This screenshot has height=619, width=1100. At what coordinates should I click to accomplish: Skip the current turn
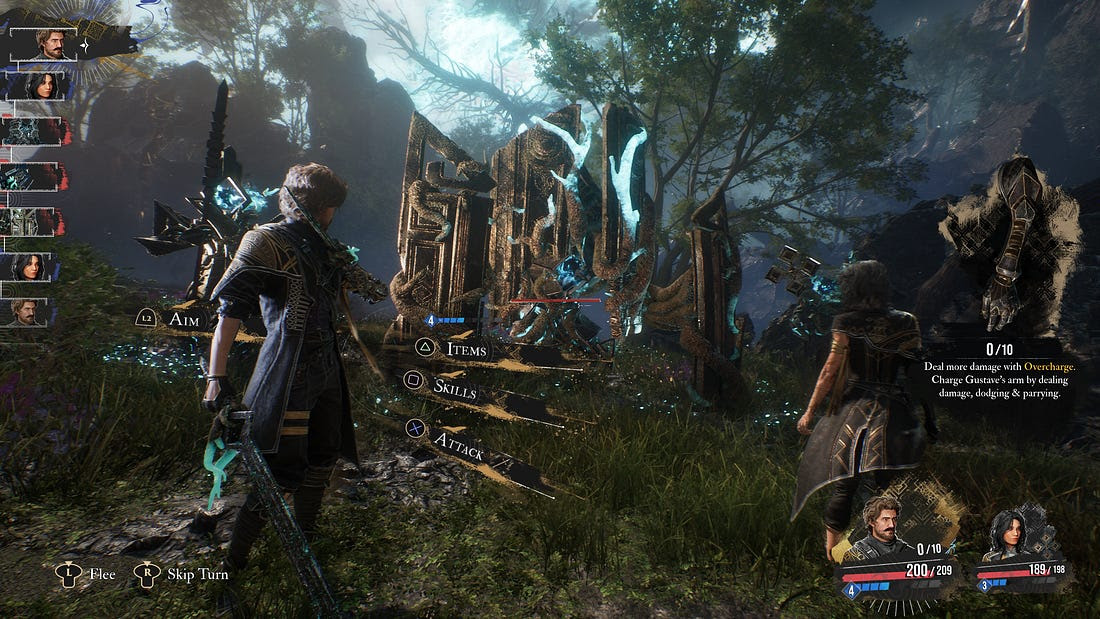click(x=196, y=574)
